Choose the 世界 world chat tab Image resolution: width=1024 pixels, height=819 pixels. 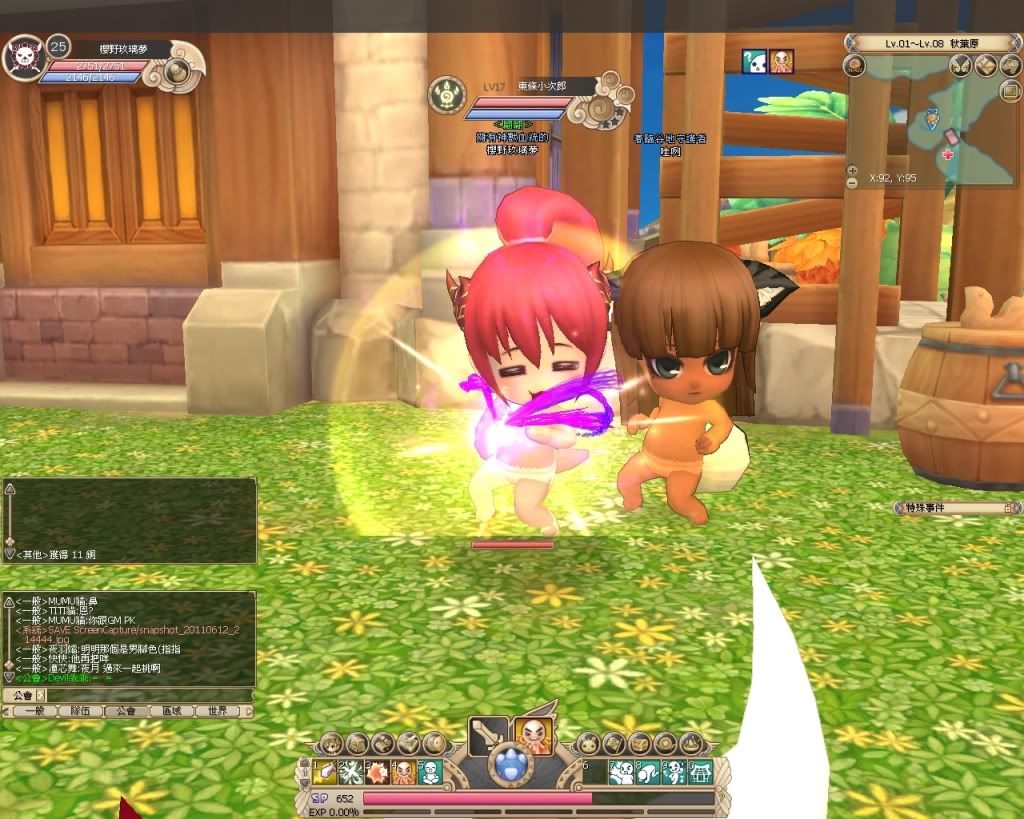[216, 711]
